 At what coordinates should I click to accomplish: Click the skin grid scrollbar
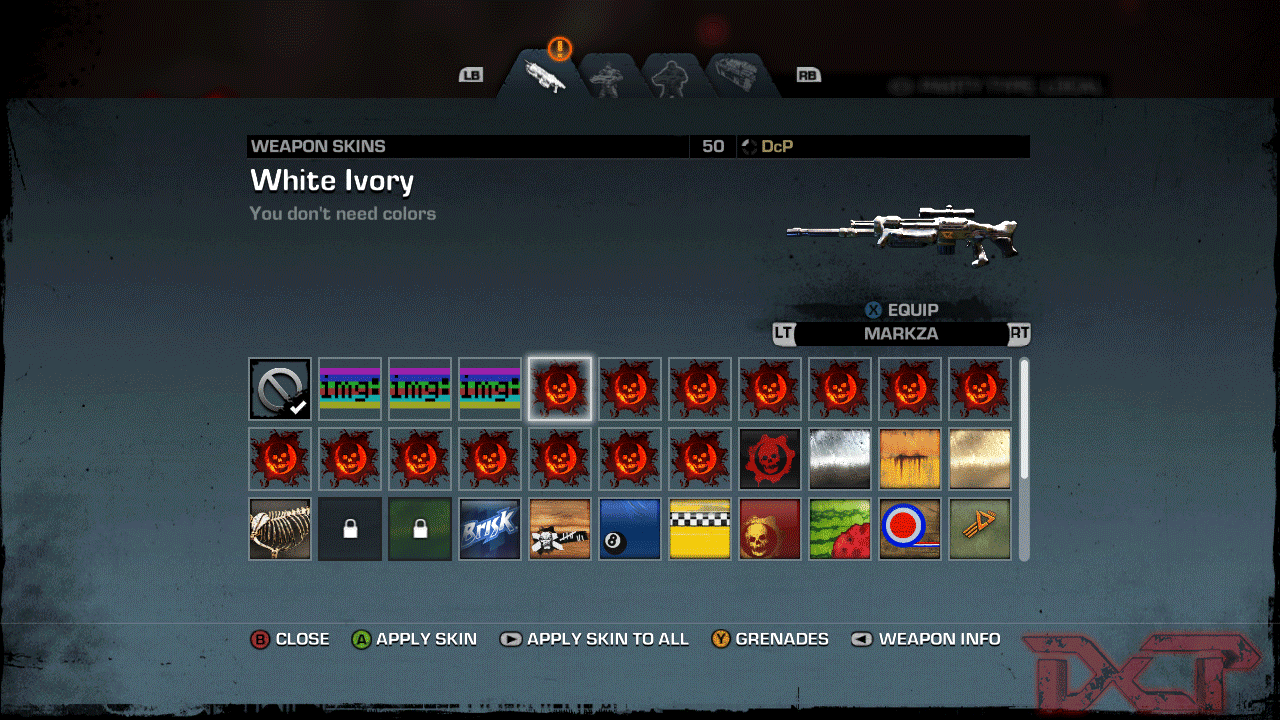tap(1024, 420)
